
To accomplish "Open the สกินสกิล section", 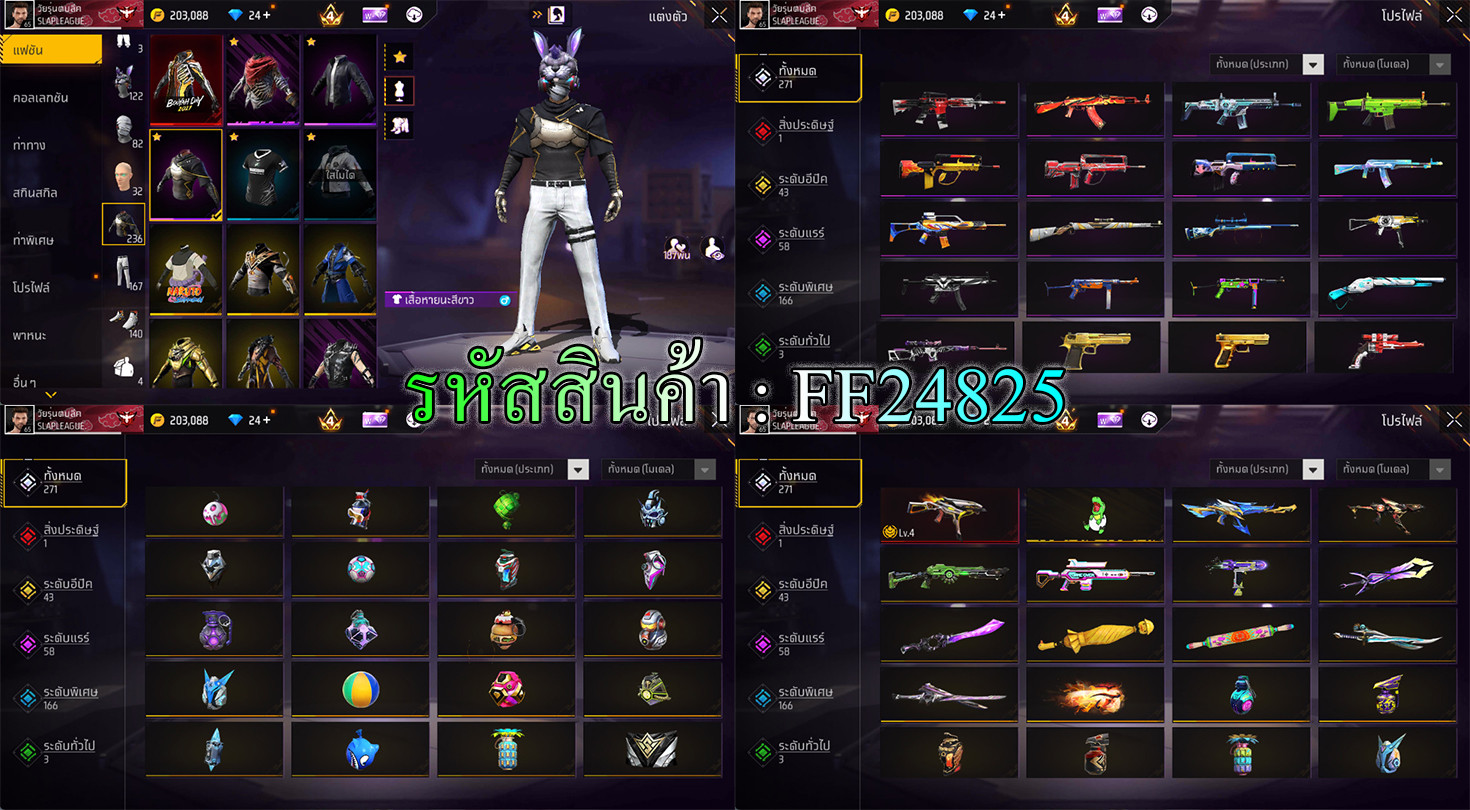I will (35, 192).
